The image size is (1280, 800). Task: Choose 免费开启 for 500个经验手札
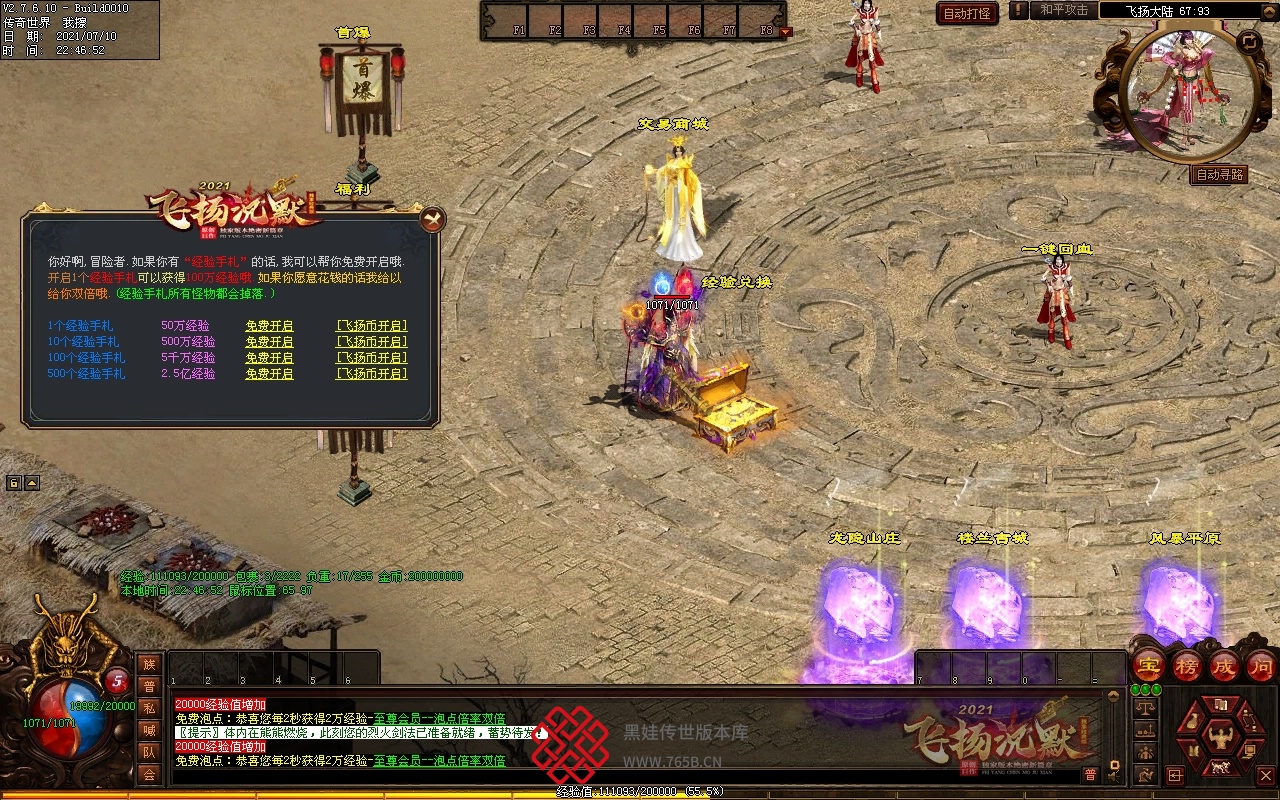pos(269,374)
